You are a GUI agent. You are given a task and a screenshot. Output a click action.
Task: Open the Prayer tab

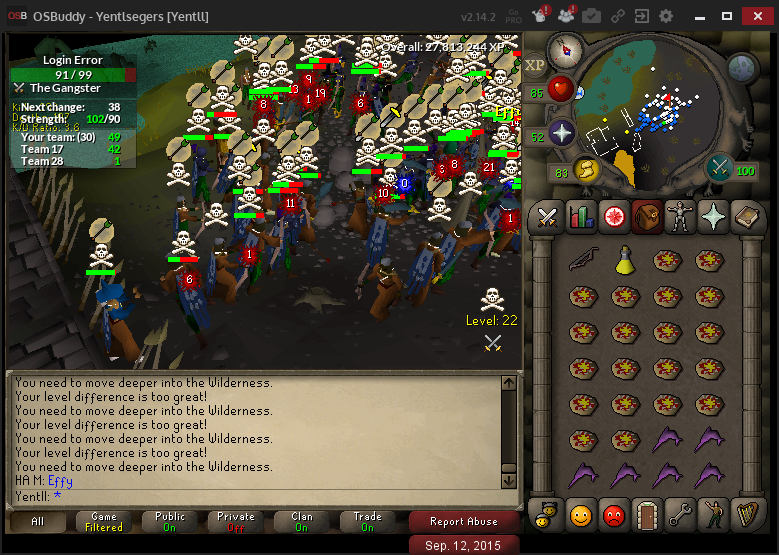(x=713, y=216)
